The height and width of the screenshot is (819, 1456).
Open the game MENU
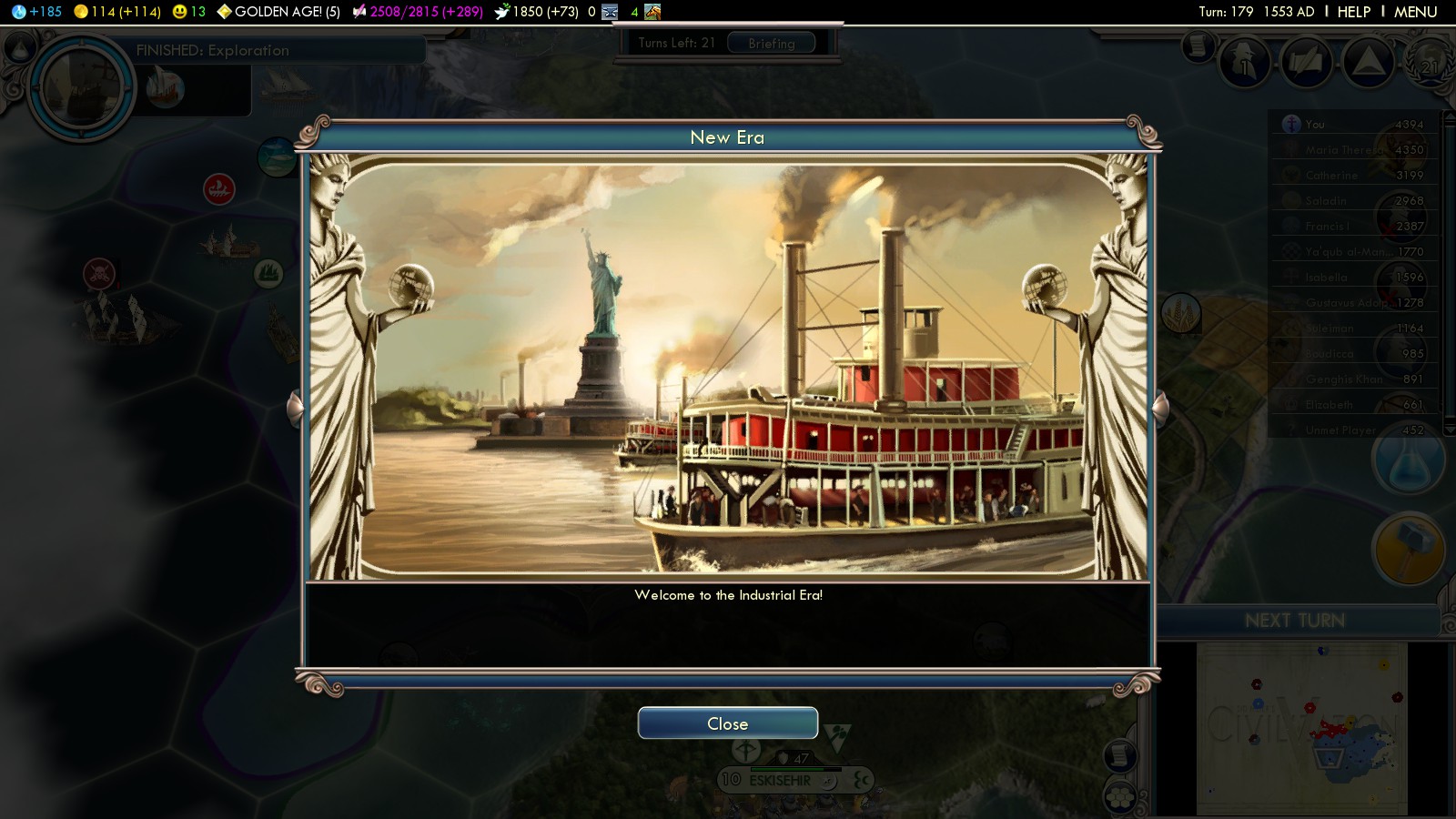pos(1415,12)
